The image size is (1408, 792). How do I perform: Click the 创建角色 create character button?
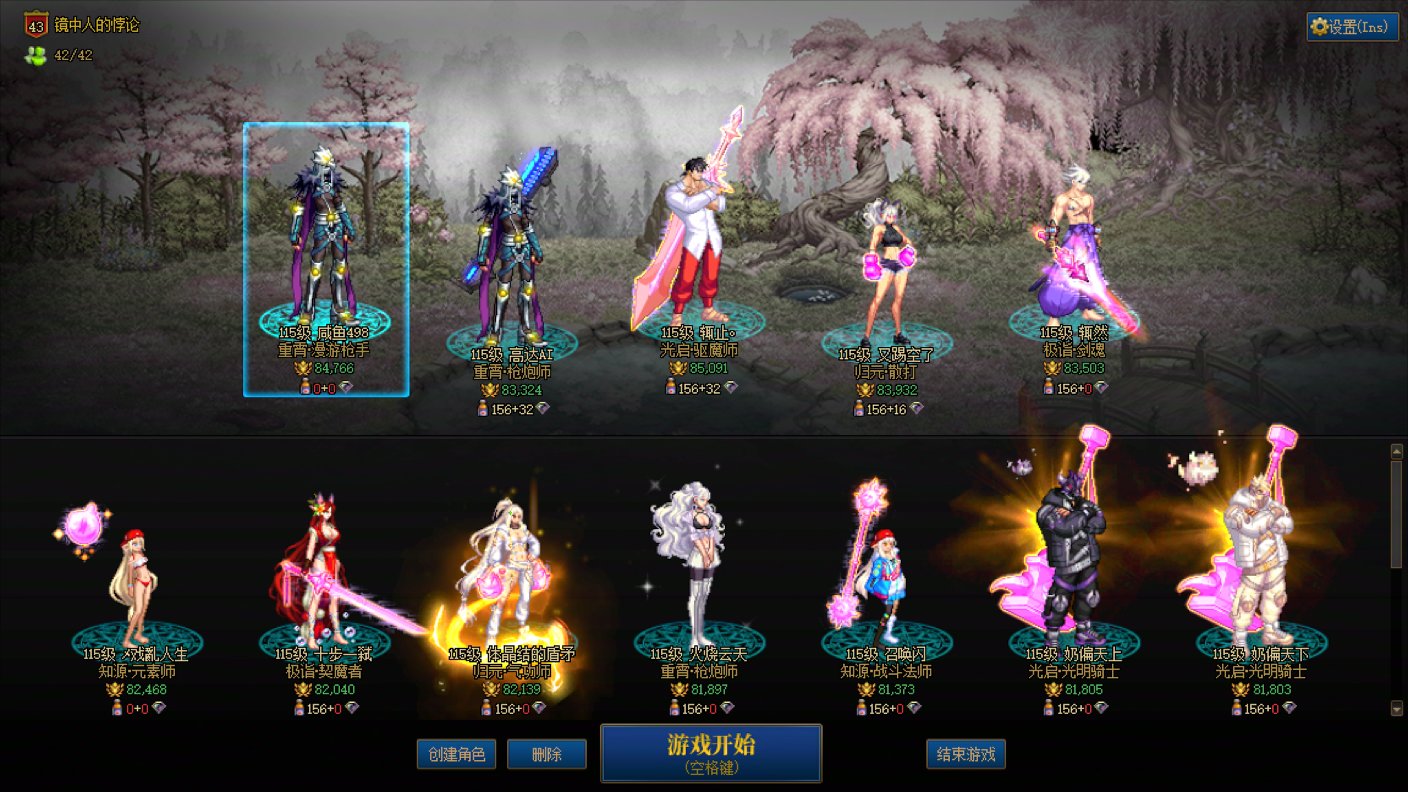(x=456, y=755)
